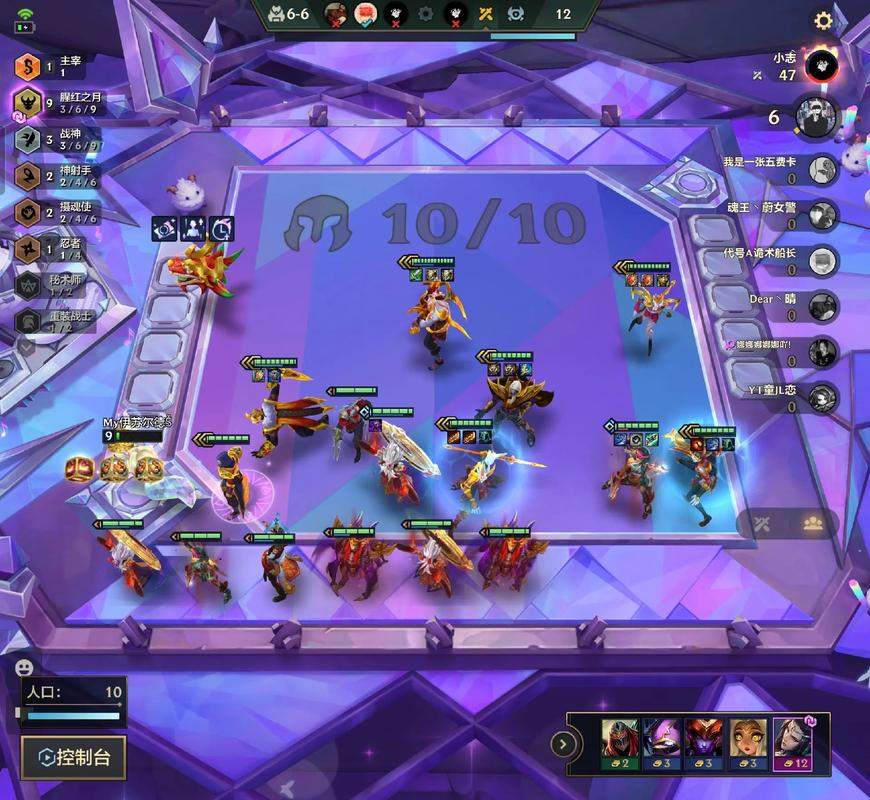Open the 控制台 control panel
This screenshot has width=870, height=800.
coord(73,757)
